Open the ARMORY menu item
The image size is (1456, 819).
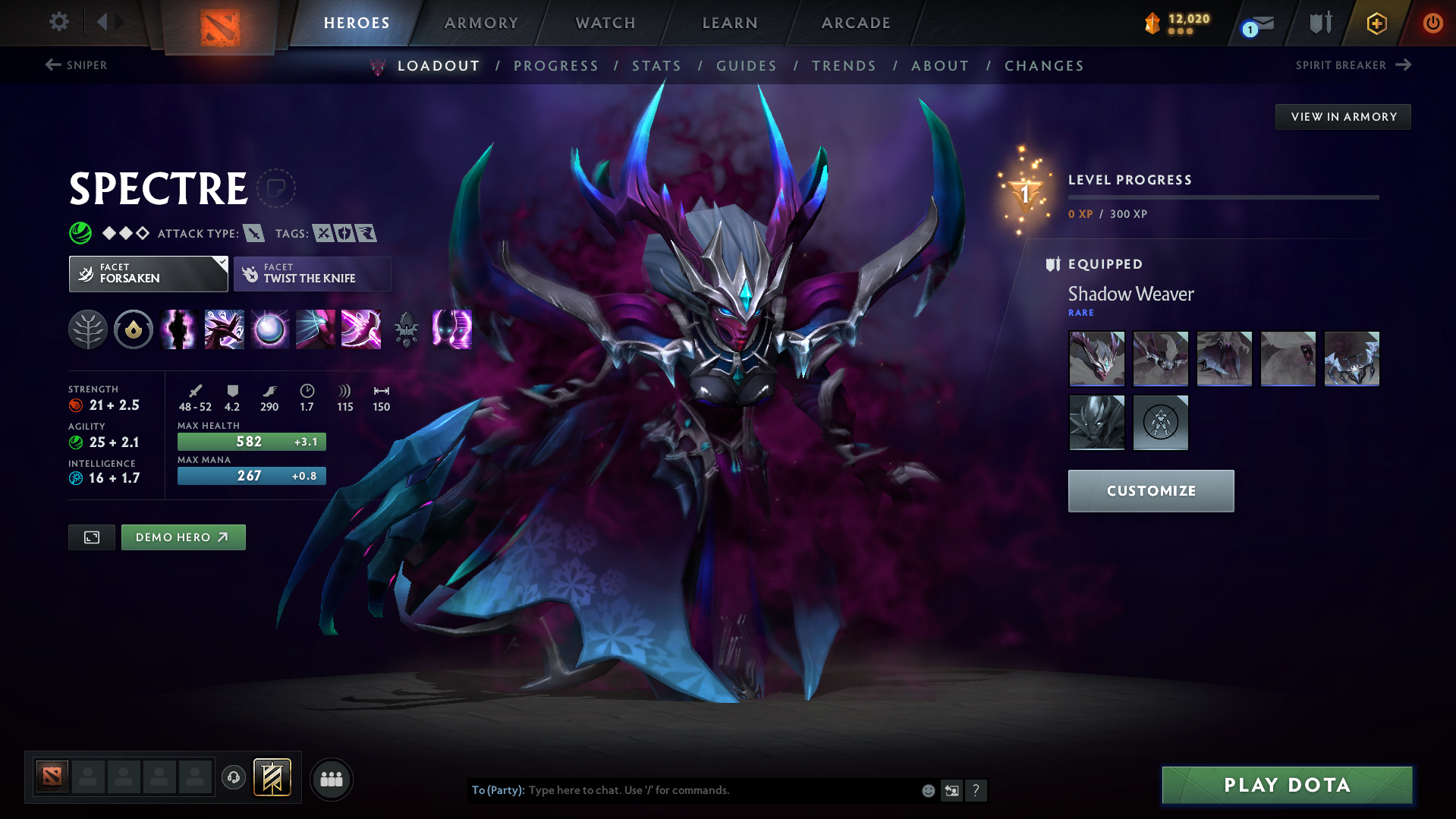tap(481, 23)
